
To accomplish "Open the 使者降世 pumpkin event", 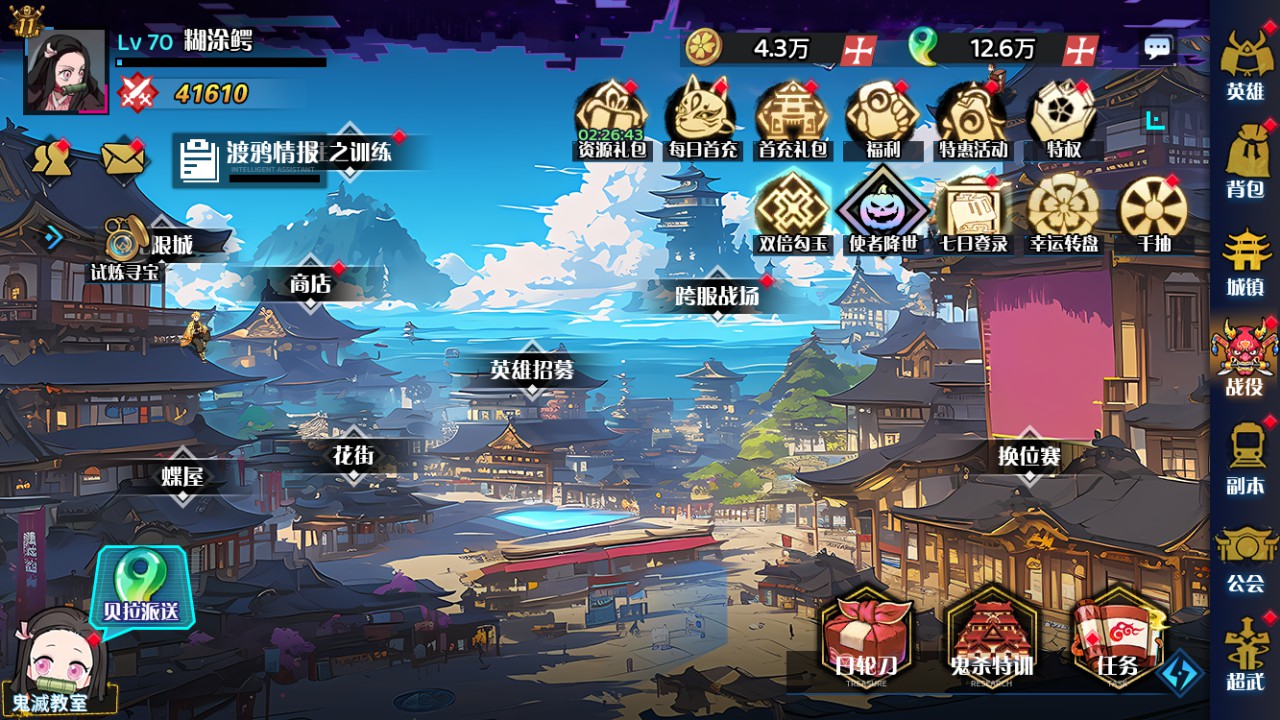I will [881, 212].
